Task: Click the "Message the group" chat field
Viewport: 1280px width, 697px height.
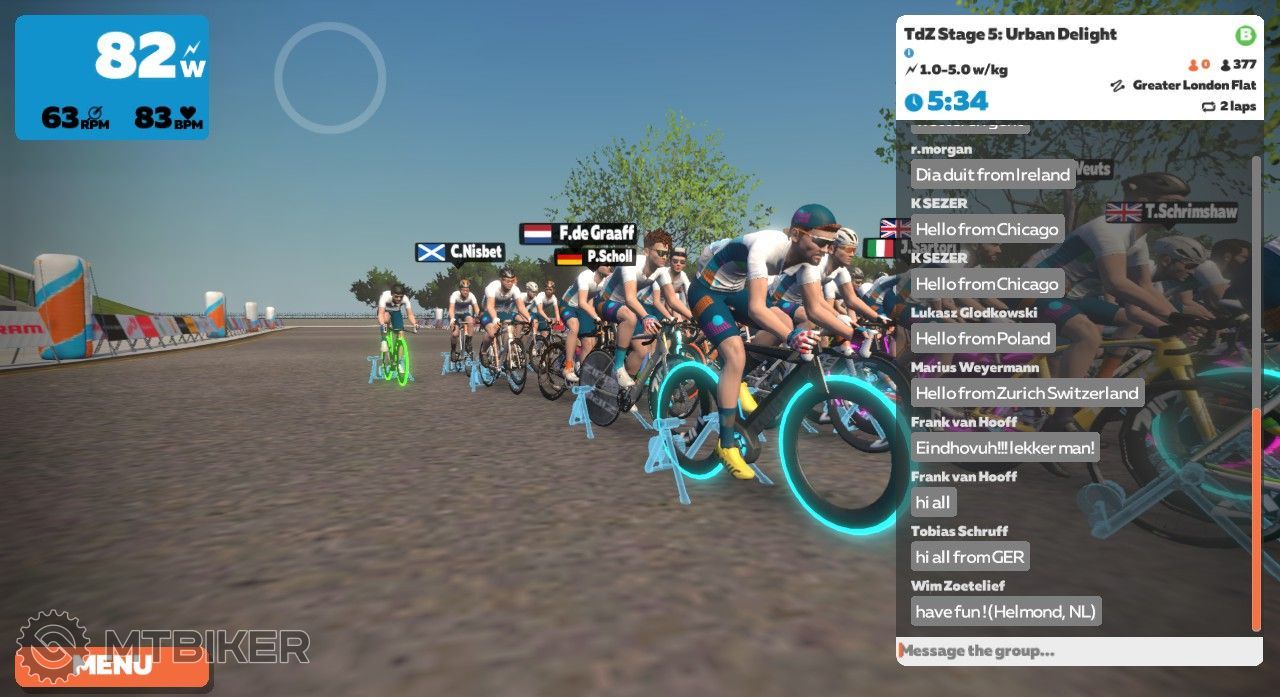Action: (1078, 651)
